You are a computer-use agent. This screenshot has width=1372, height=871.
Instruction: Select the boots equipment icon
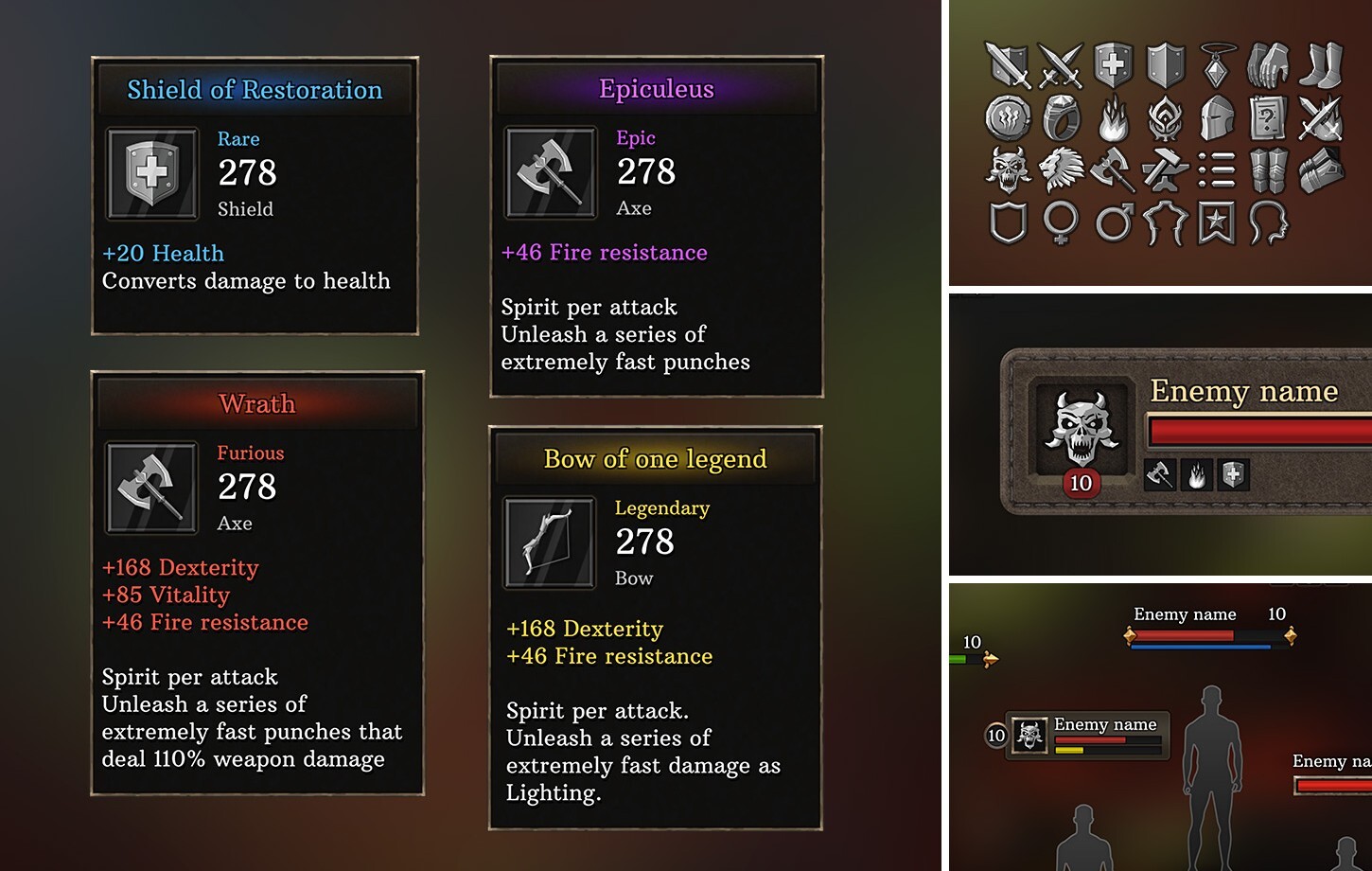click(1321, 66)
